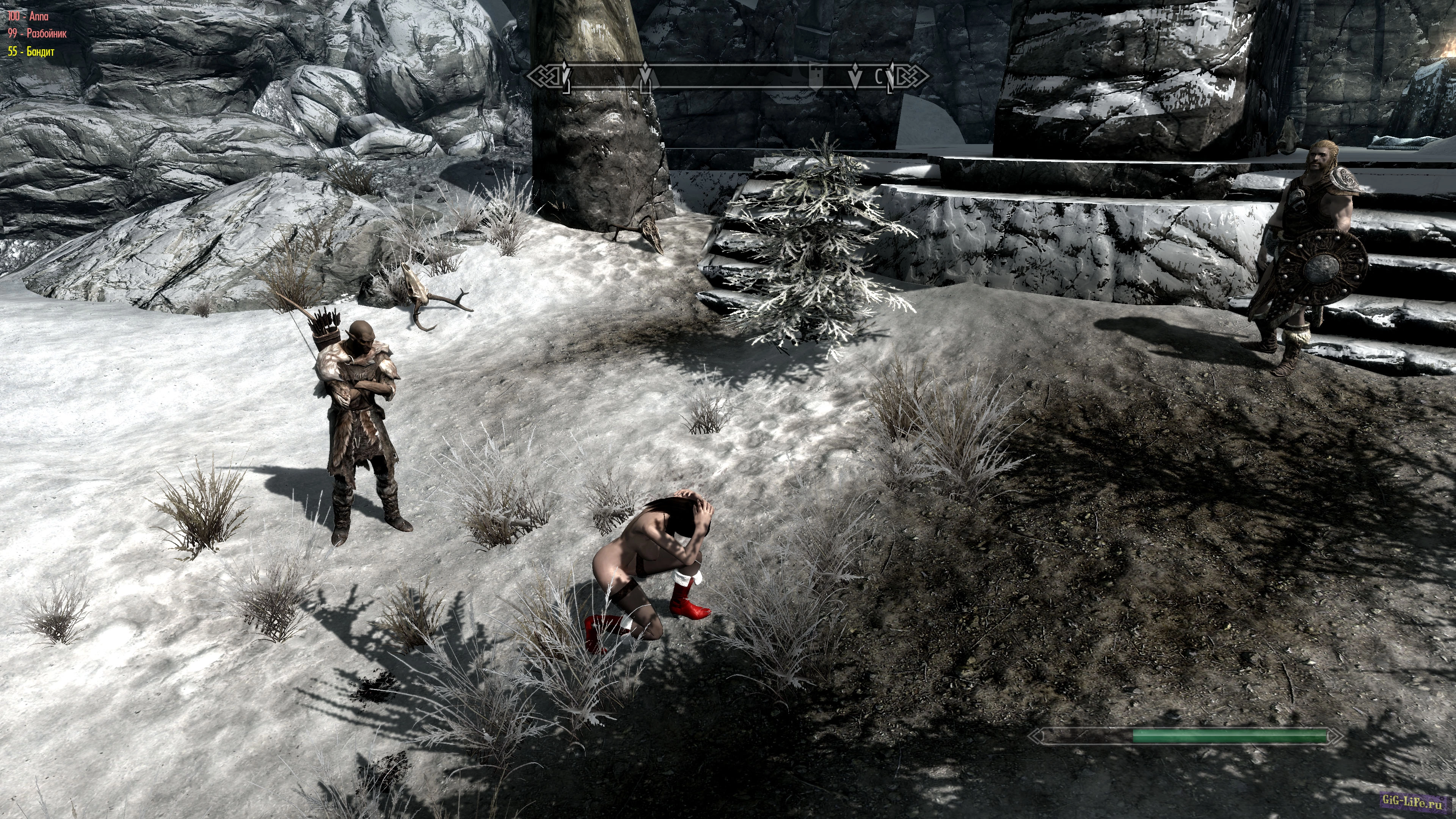Select the '100 - Anna' list row

coord(28,16)
